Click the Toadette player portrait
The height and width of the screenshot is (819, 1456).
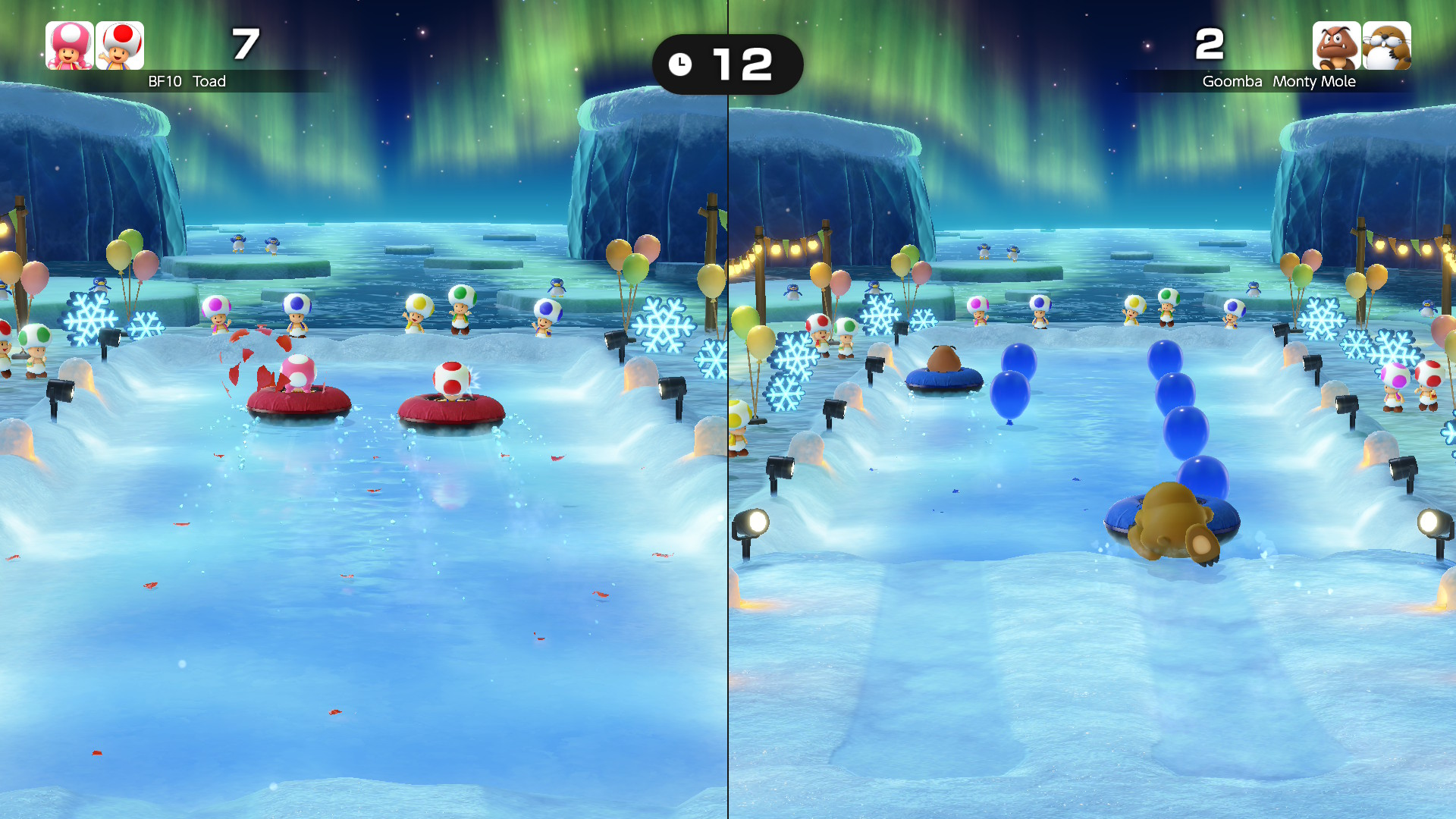pos(70,45)
